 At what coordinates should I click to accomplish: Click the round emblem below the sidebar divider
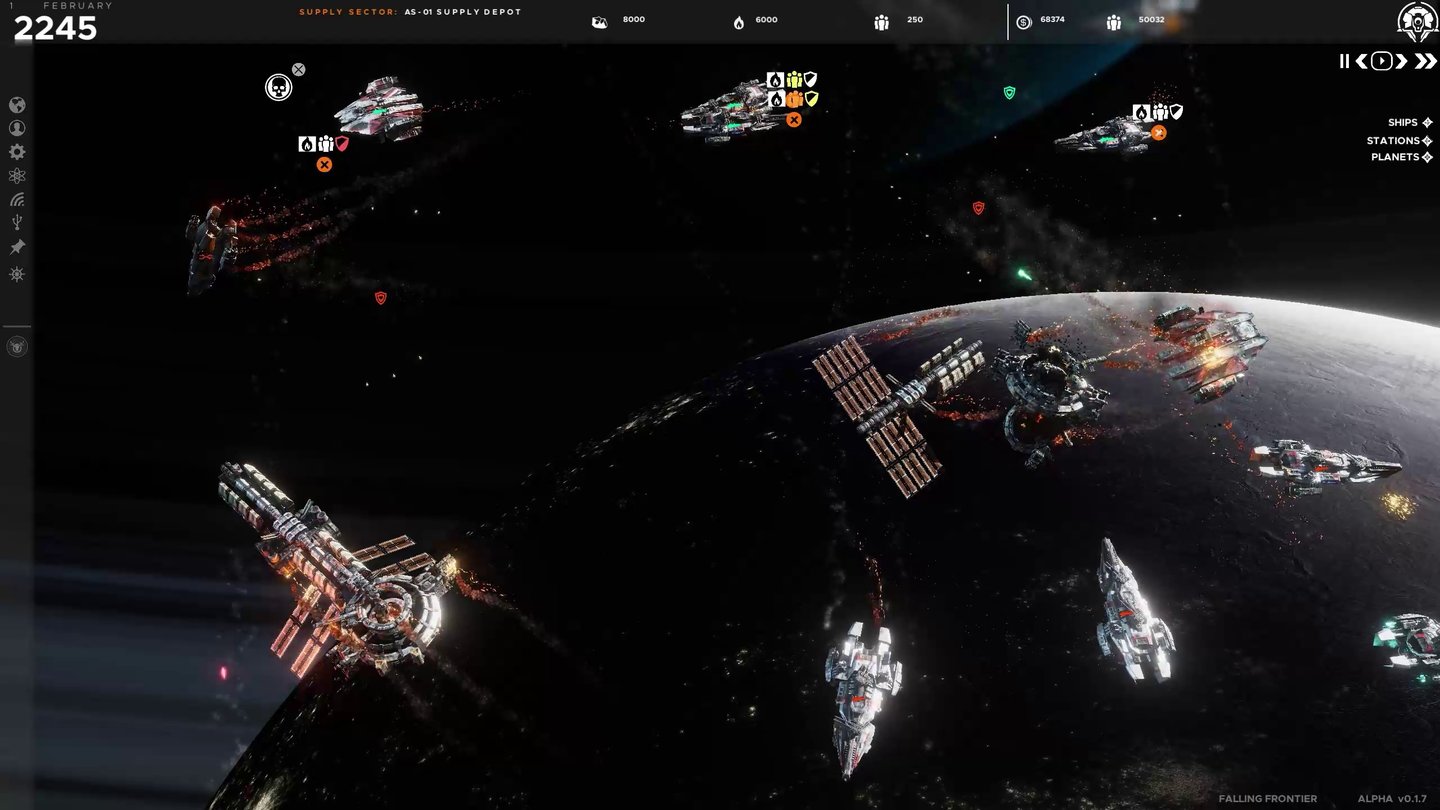17,347
